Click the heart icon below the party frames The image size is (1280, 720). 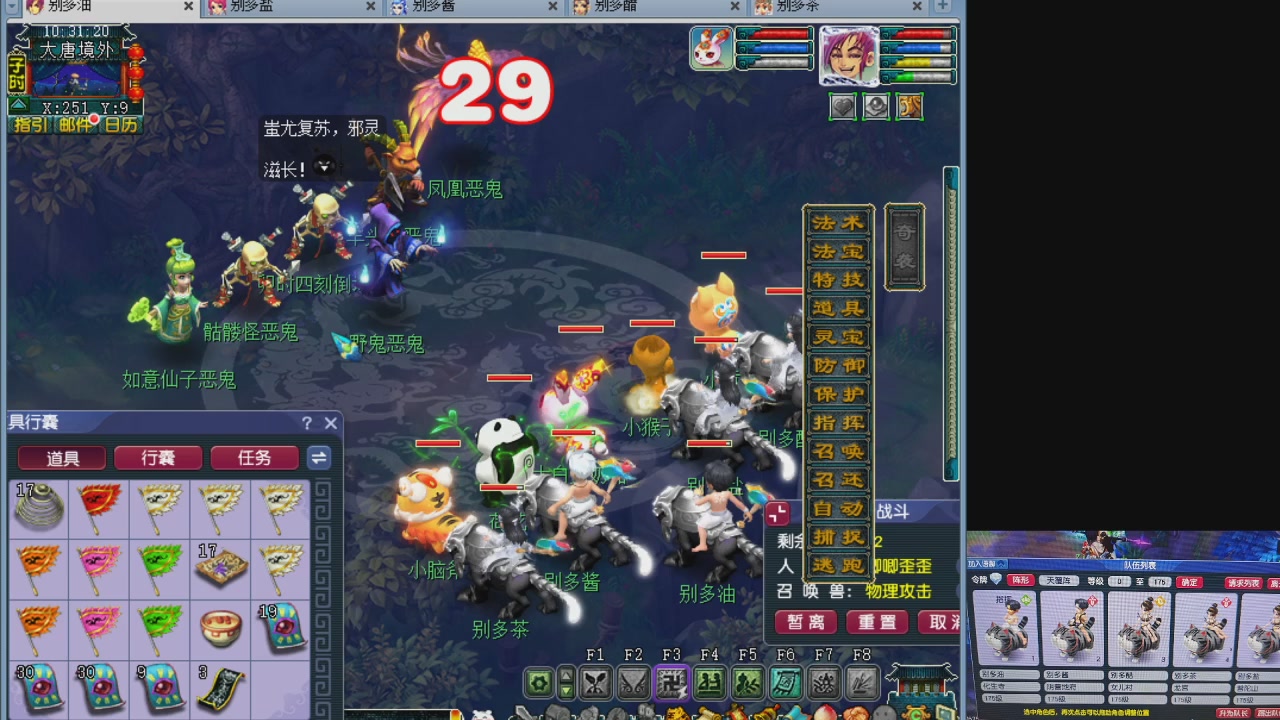(x=843, y=107)
